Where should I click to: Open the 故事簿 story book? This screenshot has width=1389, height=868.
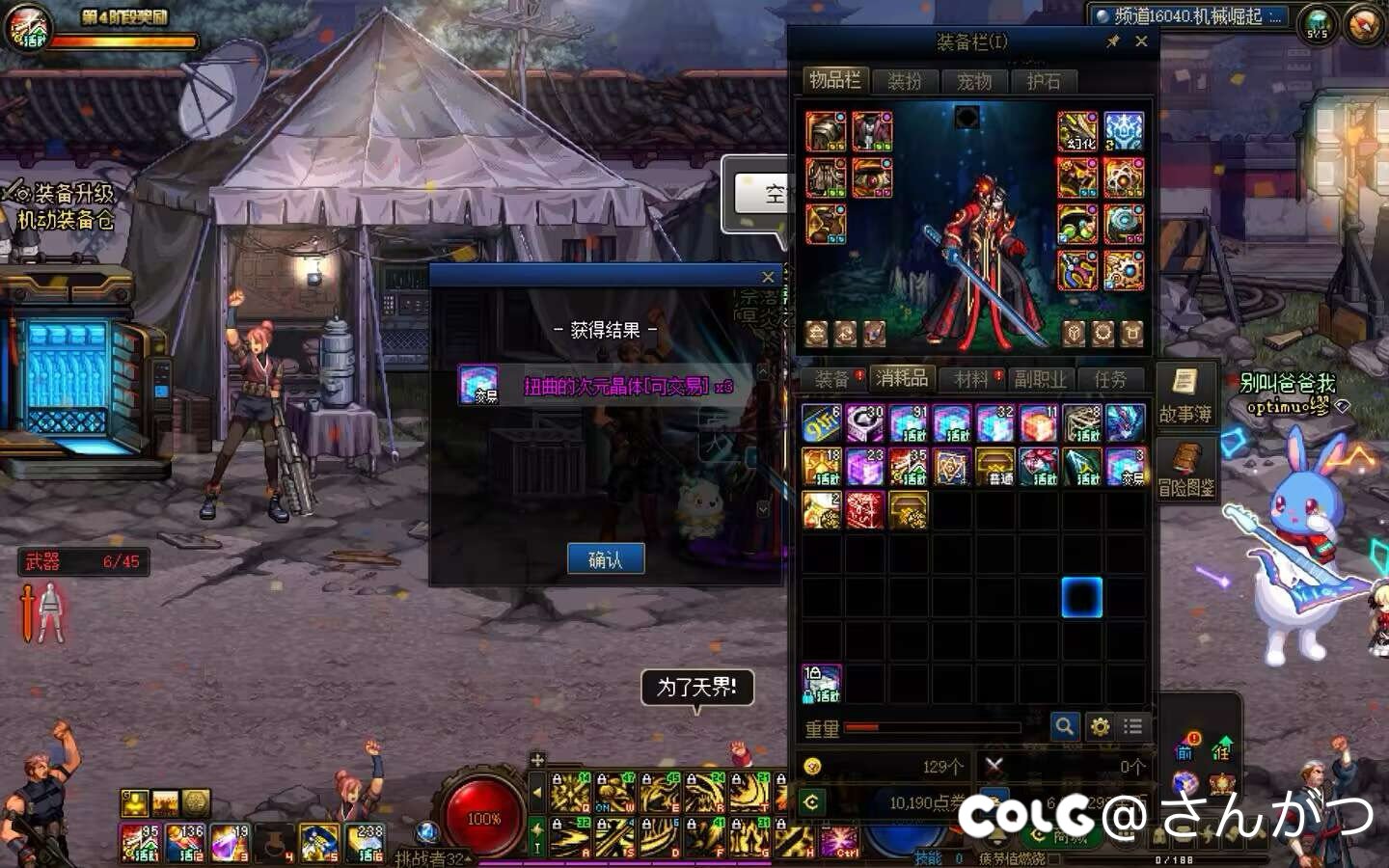pos(1185,395)
